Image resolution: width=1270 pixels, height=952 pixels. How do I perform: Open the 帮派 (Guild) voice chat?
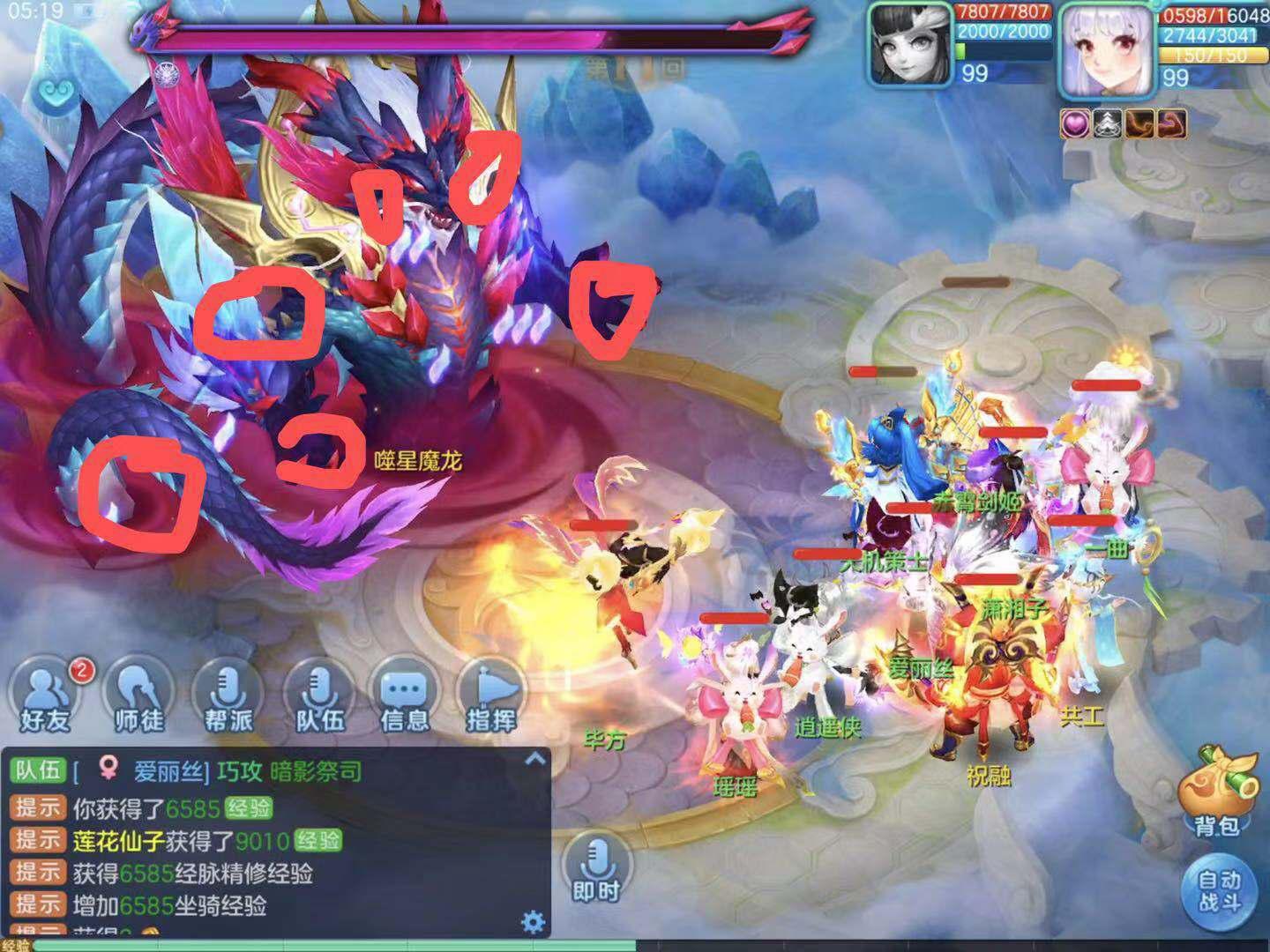[226, 697]
